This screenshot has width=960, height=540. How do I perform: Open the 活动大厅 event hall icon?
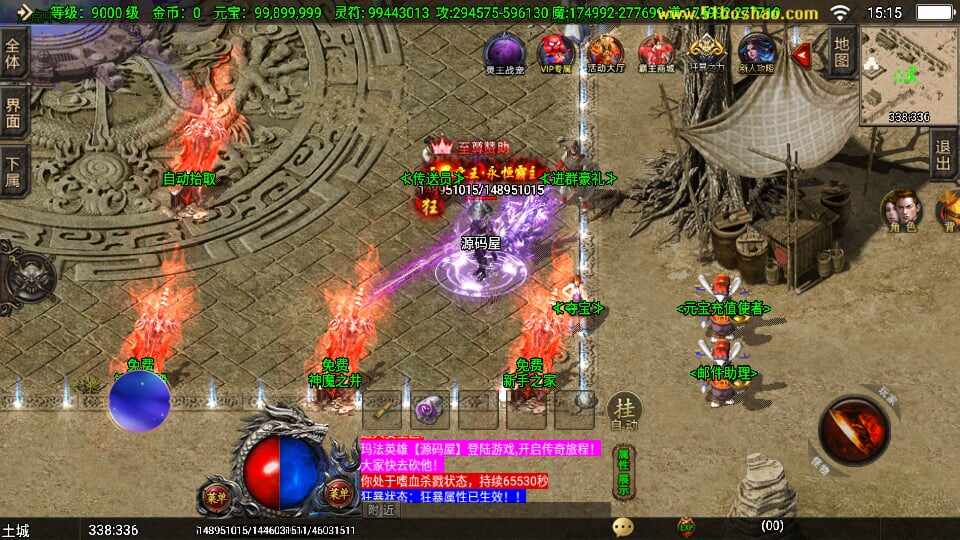click(x=605, y=53)
